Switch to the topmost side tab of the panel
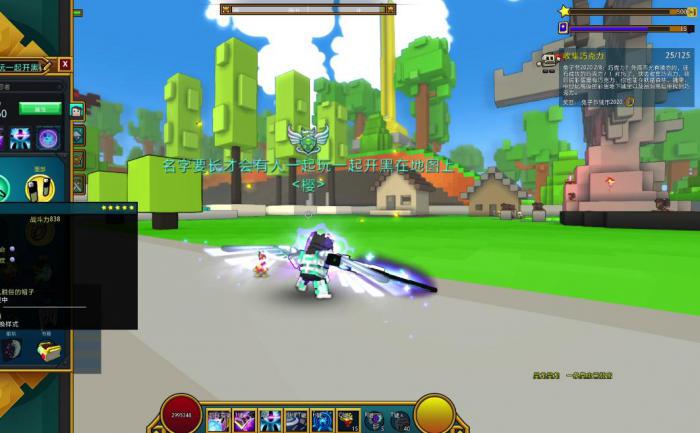The image size is (700, 433). 78,110
